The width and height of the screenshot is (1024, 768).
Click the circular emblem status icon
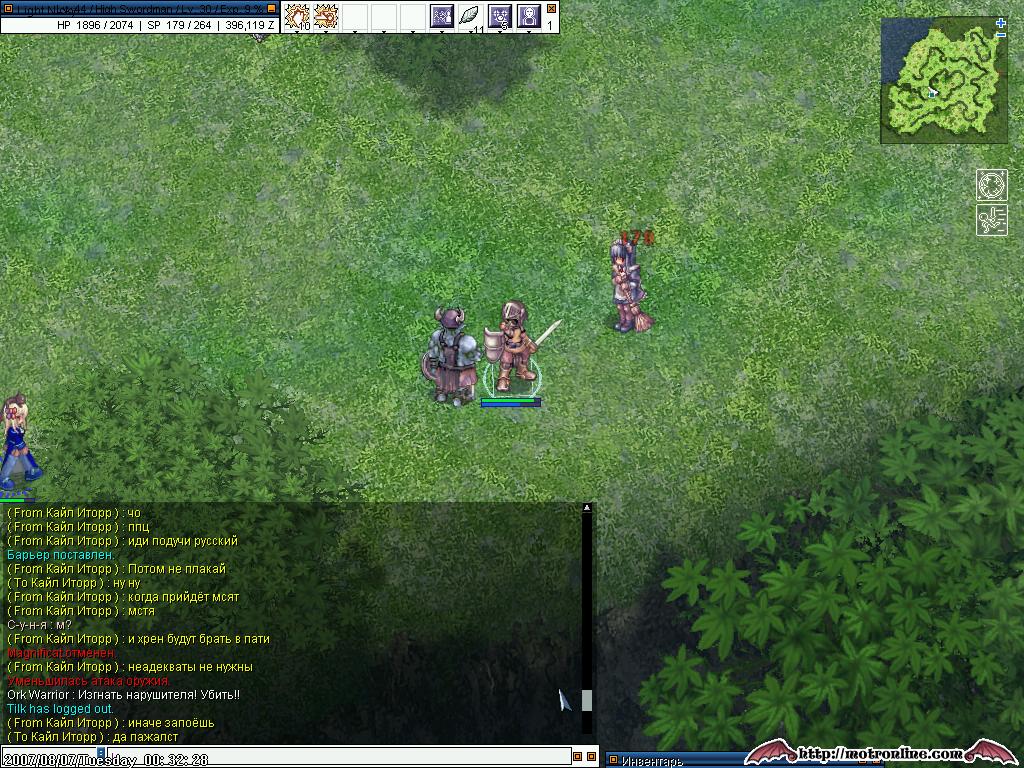pyautogui.click(x=991, y=186)
